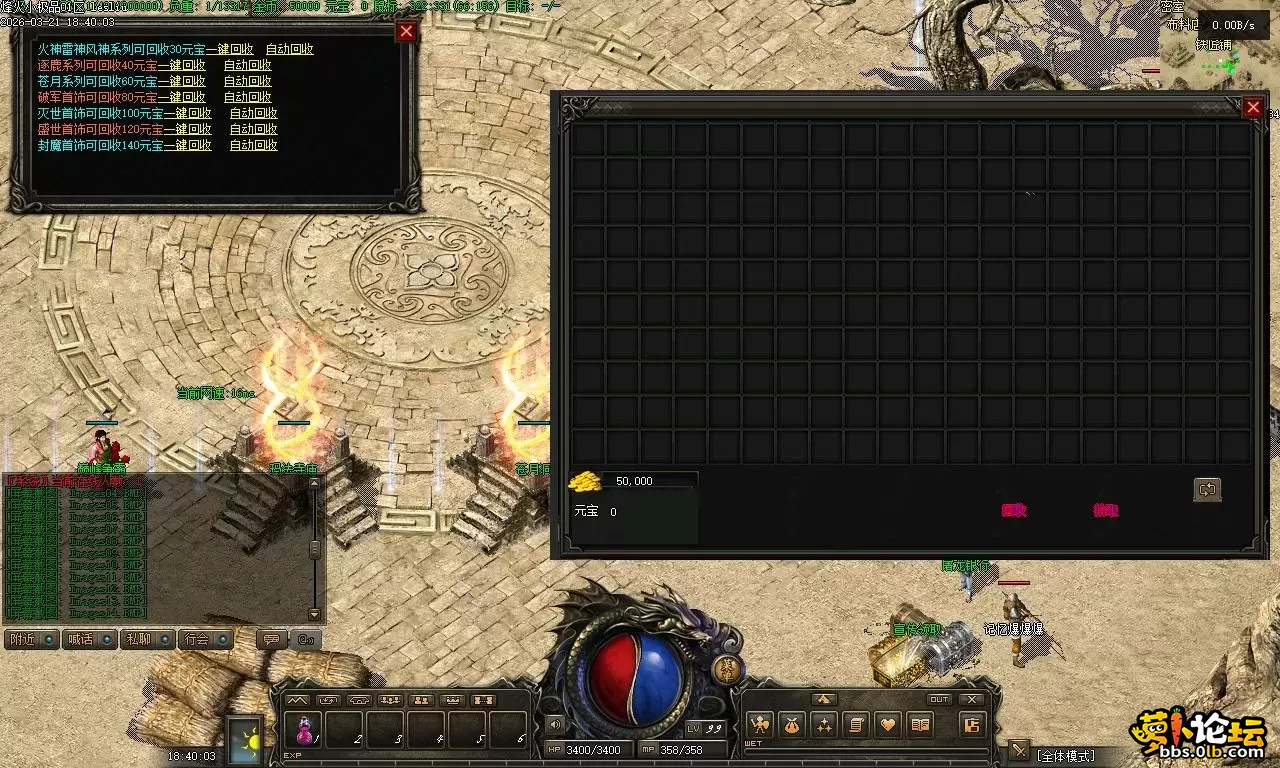Enable 自动回收 for 盛世 jewelry

click(253, 129)
